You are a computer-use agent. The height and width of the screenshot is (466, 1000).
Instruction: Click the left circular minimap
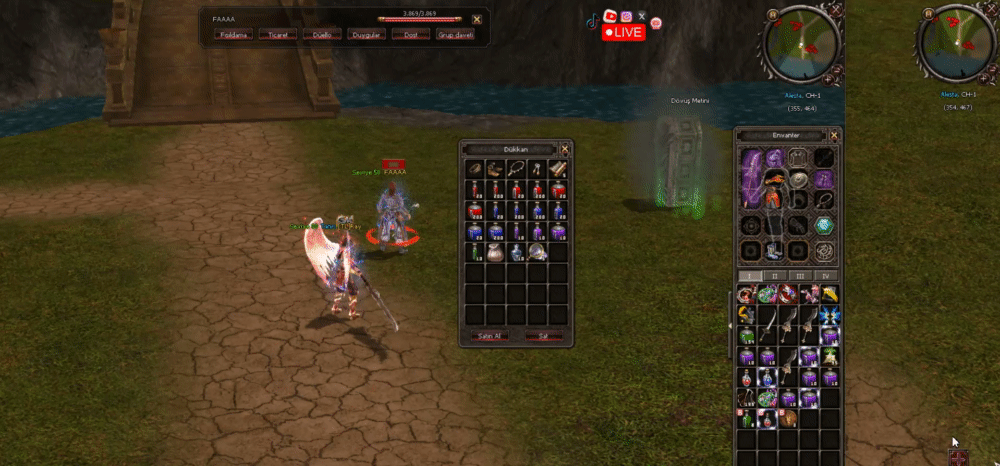click(802, 45)
